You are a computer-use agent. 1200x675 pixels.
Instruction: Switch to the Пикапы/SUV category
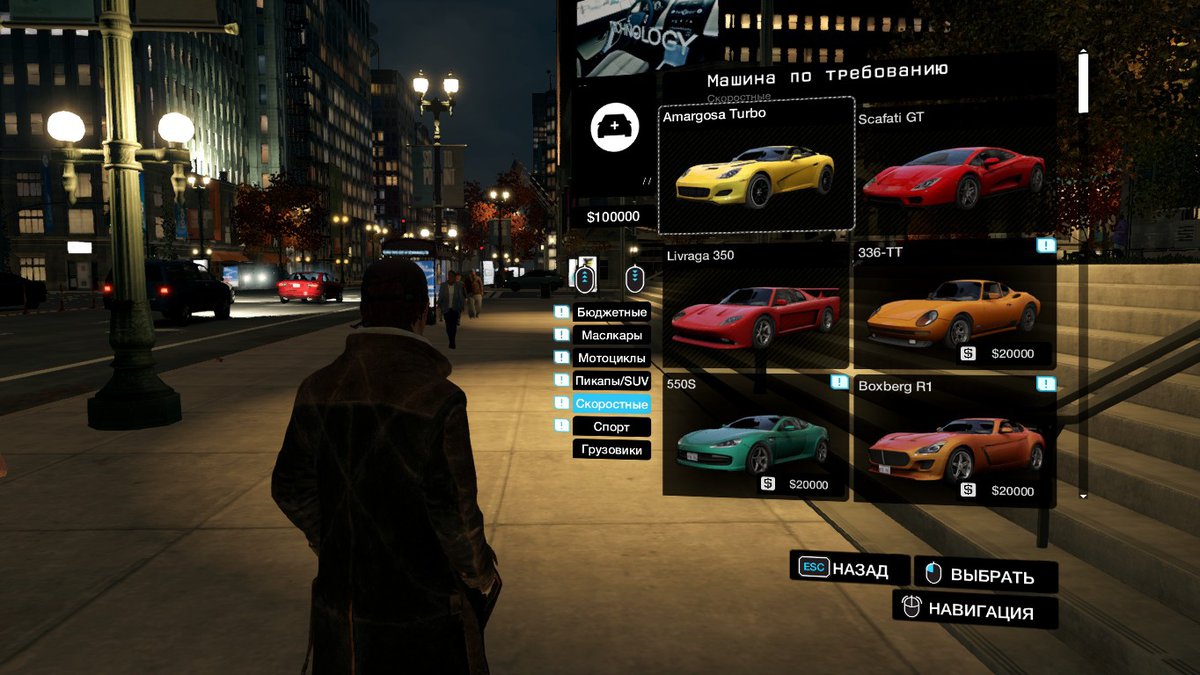[x=612, y=381]
